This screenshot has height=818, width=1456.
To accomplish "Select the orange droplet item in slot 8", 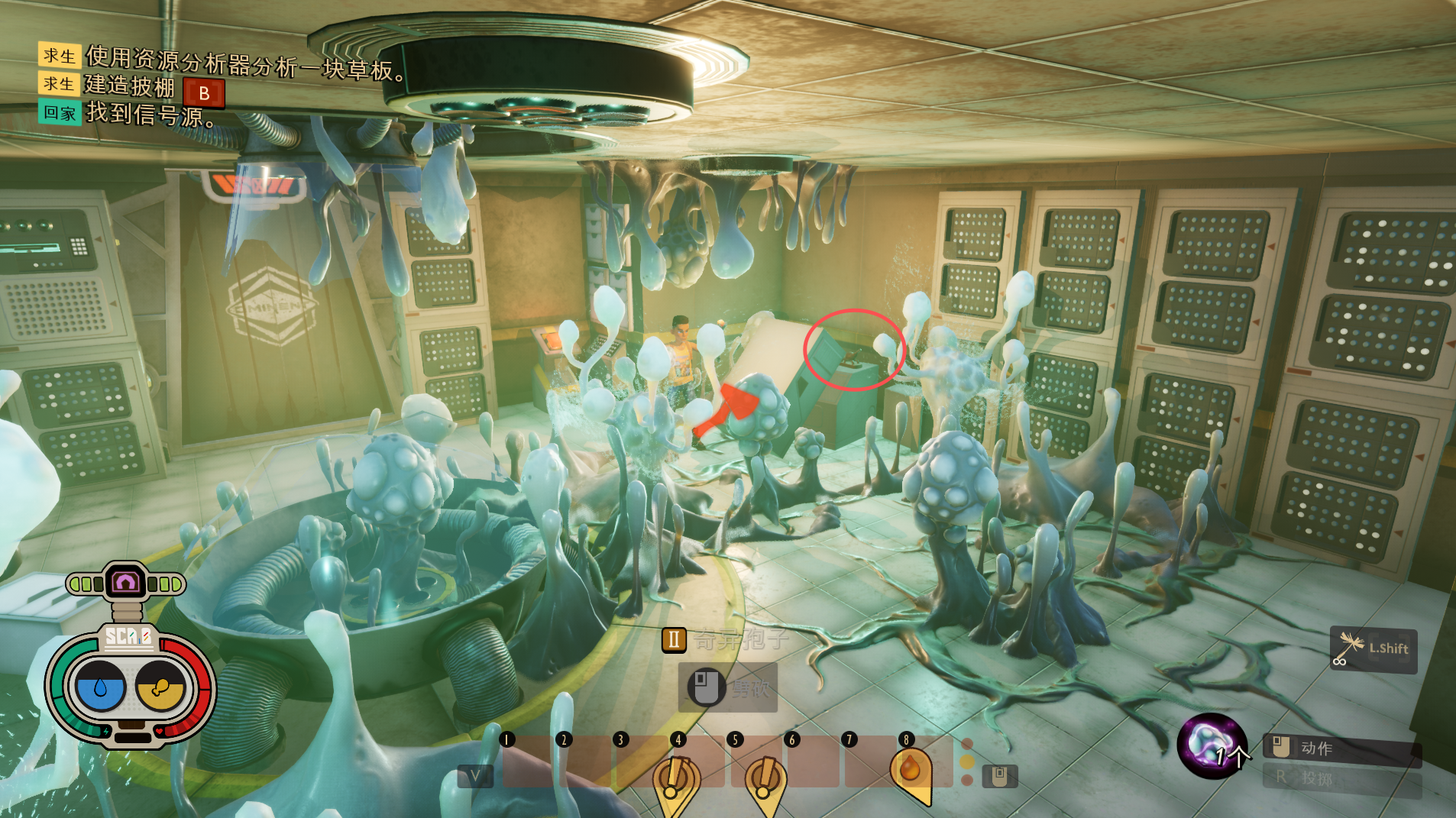I will point(910,770).
